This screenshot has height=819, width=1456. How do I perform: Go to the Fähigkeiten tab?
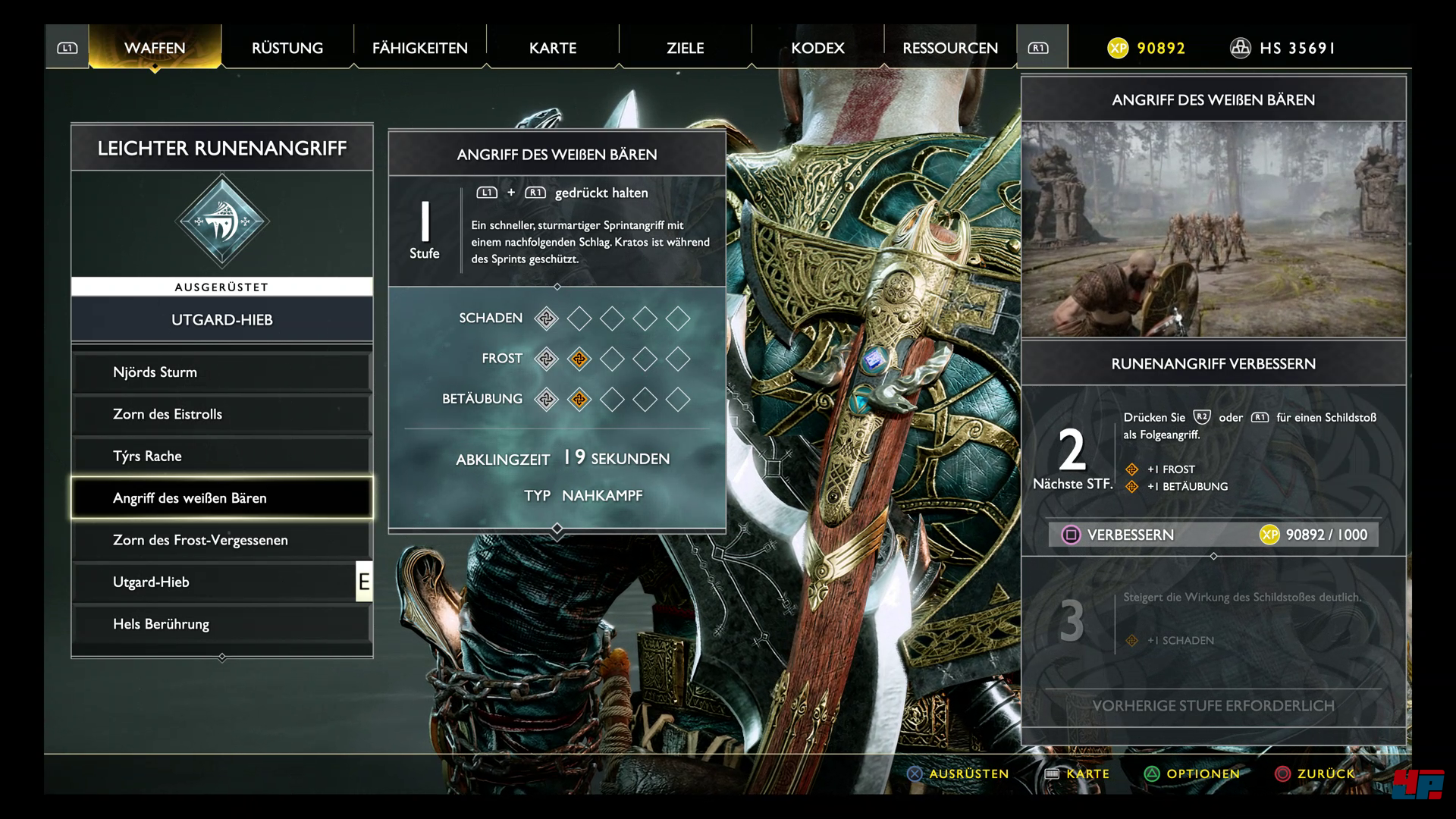coord(419,48)
